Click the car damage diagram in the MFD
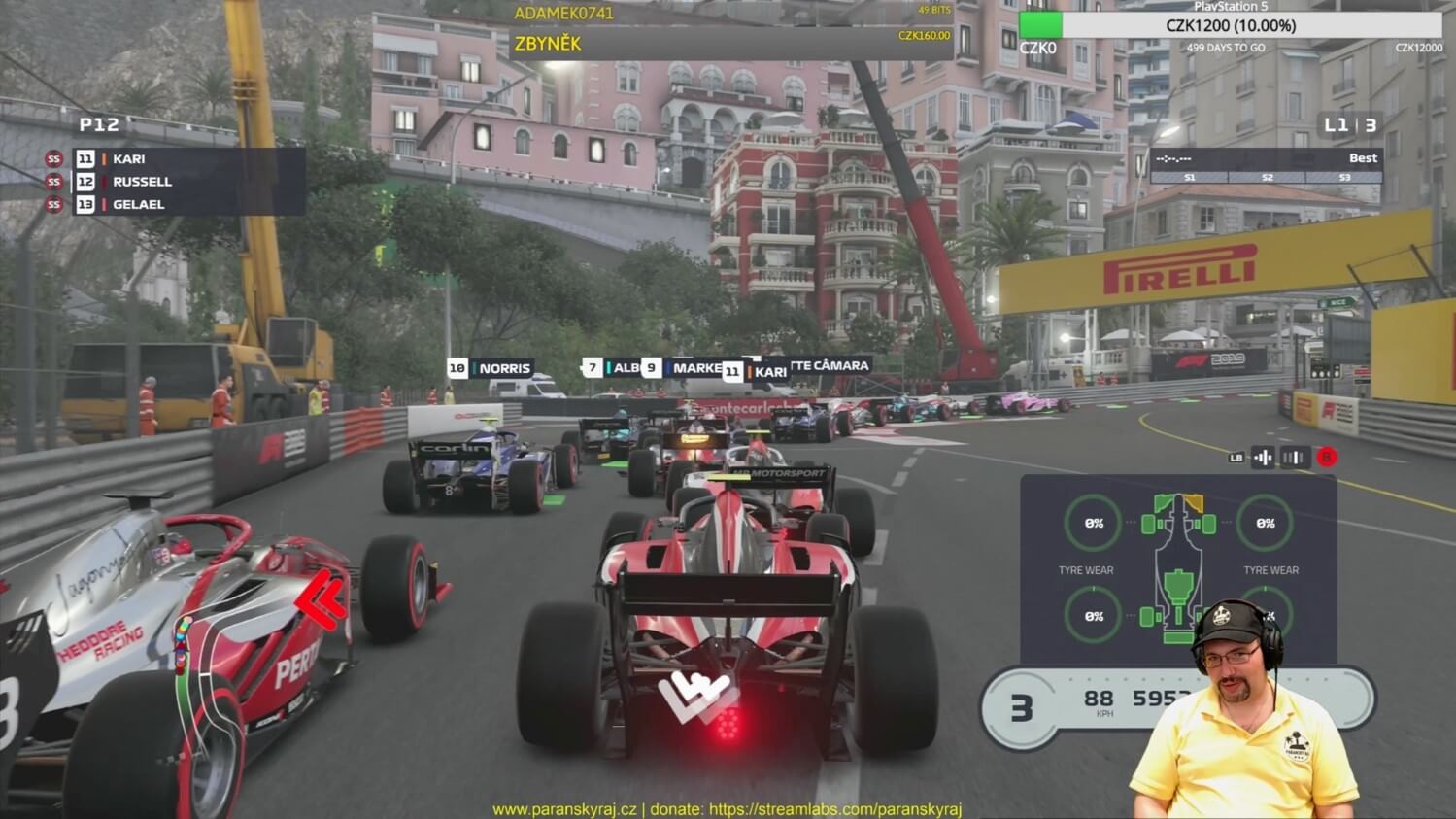The image size is (1456, 819). pos(1178,568)
